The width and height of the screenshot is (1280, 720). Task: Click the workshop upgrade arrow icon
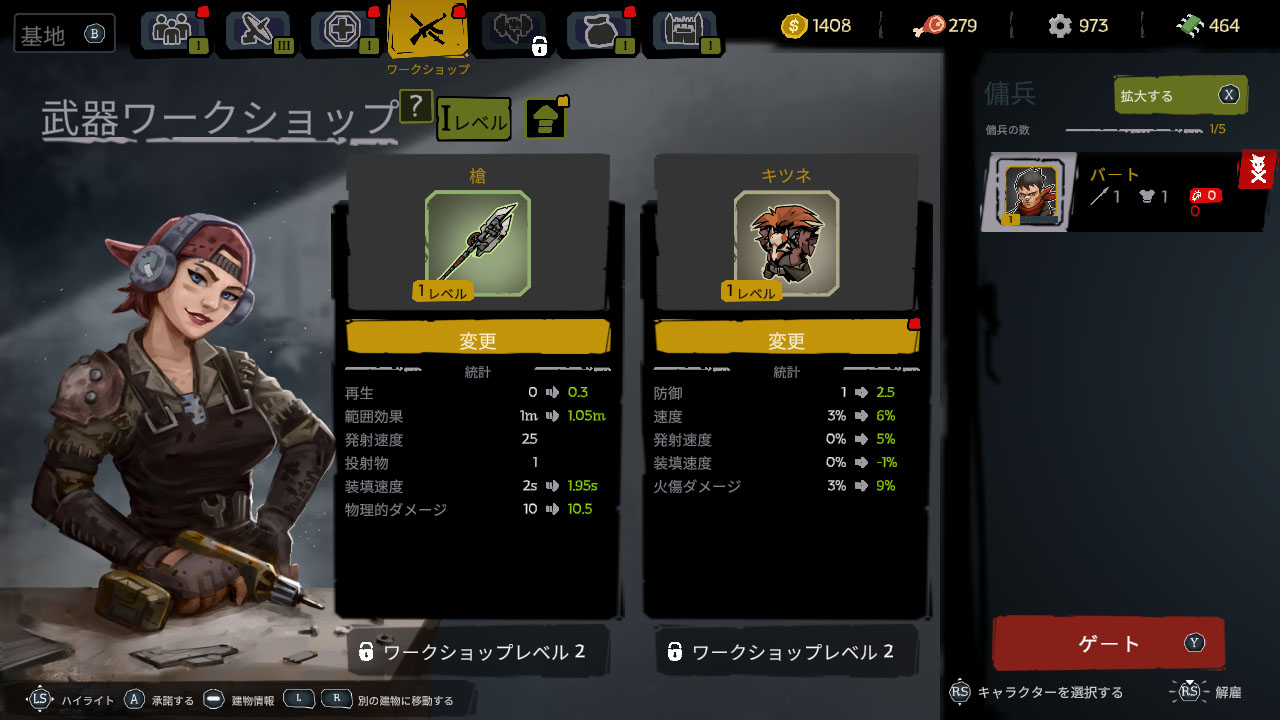click(x=547, y=119)
